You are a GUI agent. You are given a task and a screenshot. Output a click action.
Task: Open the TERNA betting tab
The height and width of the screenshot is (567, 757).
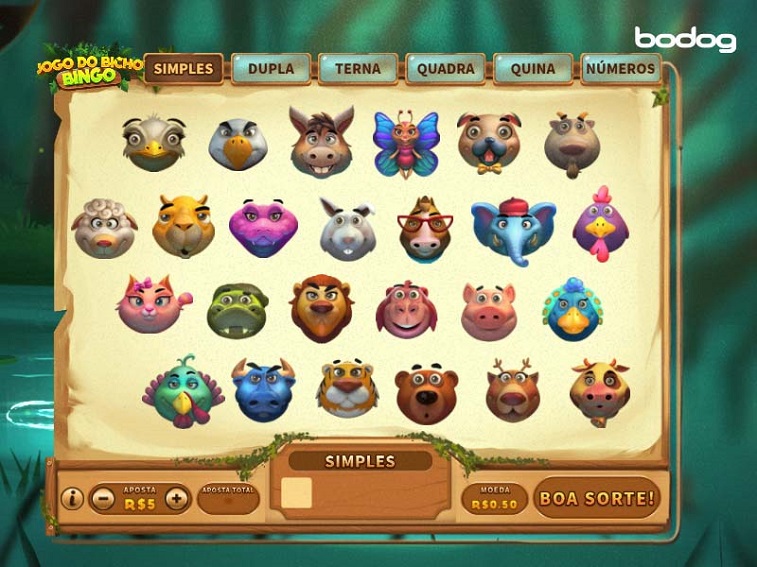tap(358, 69)
